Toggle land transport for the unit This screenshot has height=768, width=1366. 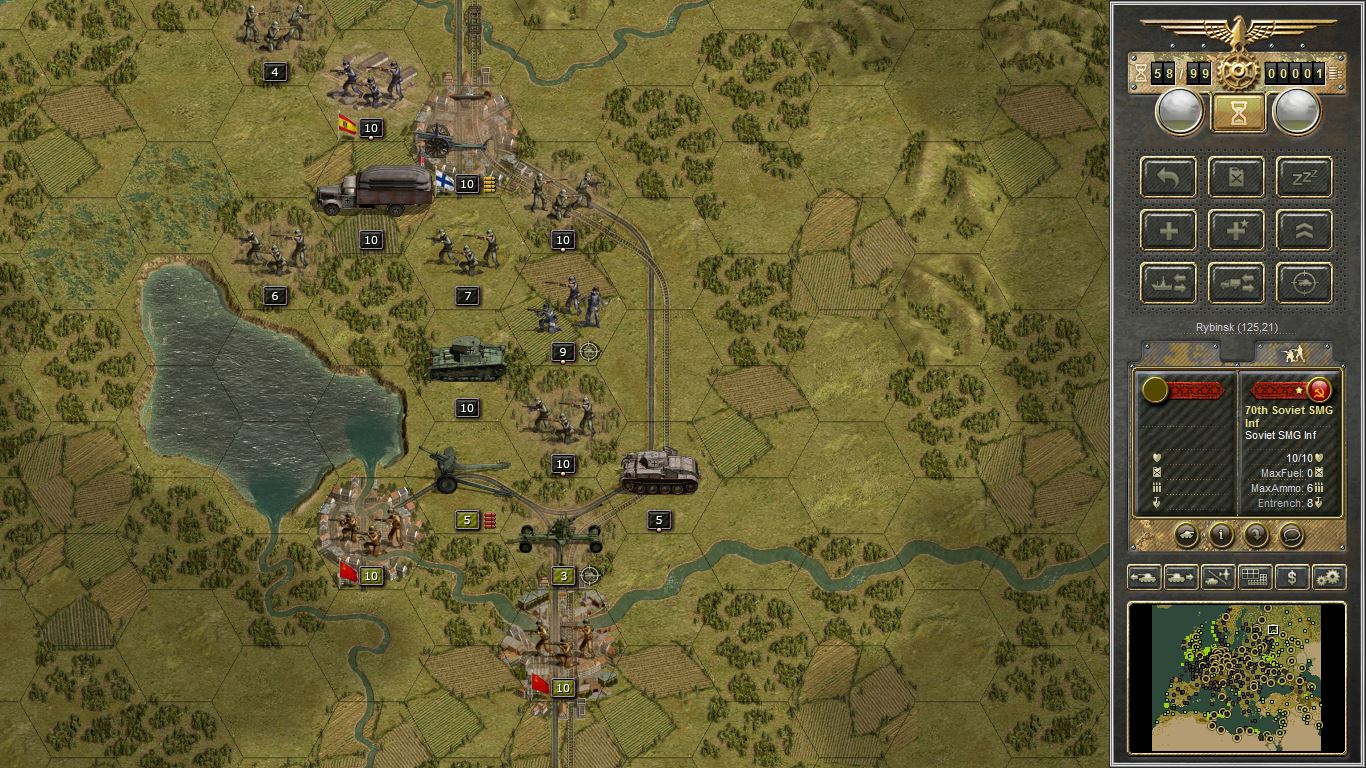coord(1236,283)
